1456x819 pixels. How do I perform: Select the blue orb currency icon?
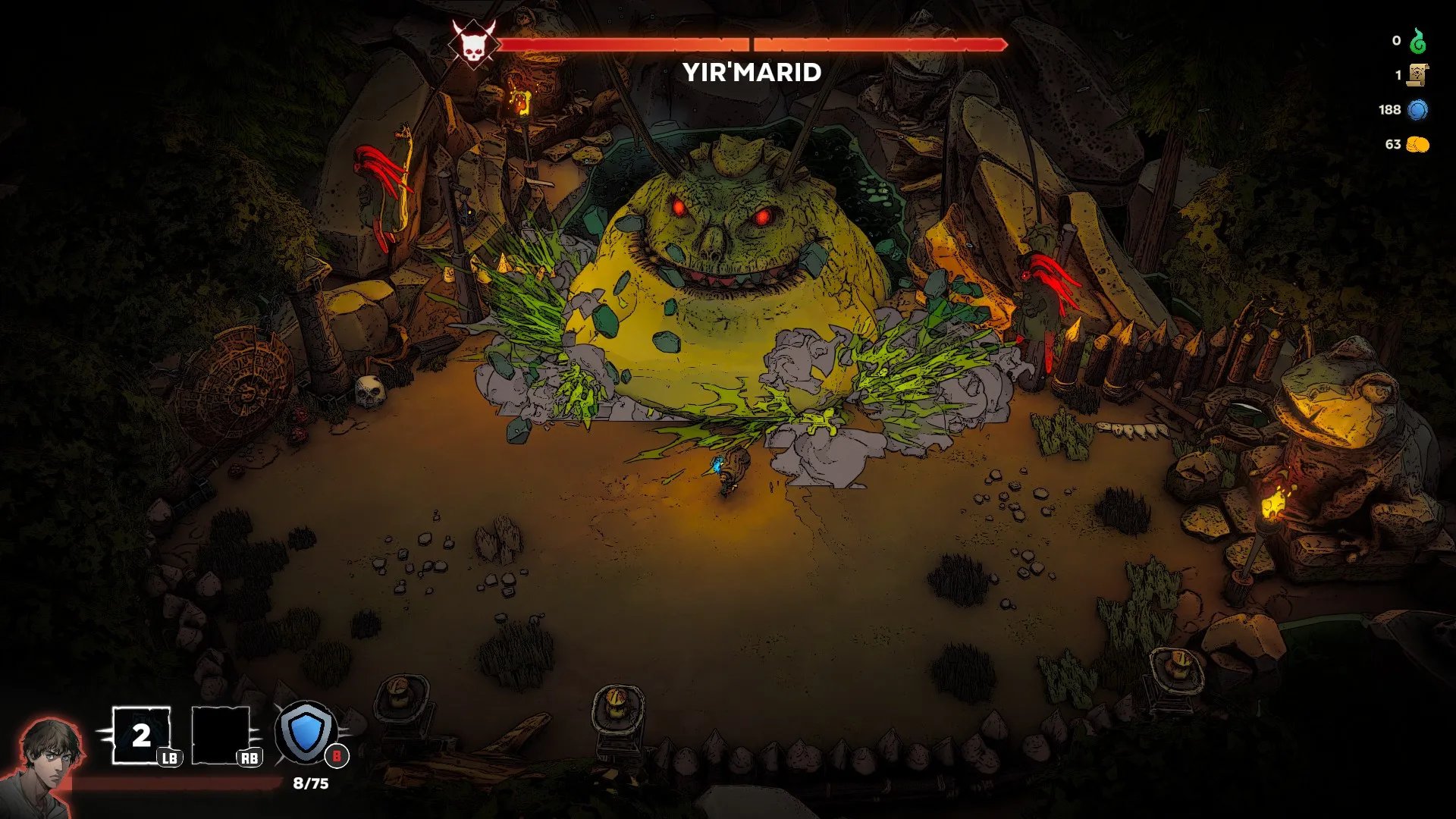(1417, 110)
